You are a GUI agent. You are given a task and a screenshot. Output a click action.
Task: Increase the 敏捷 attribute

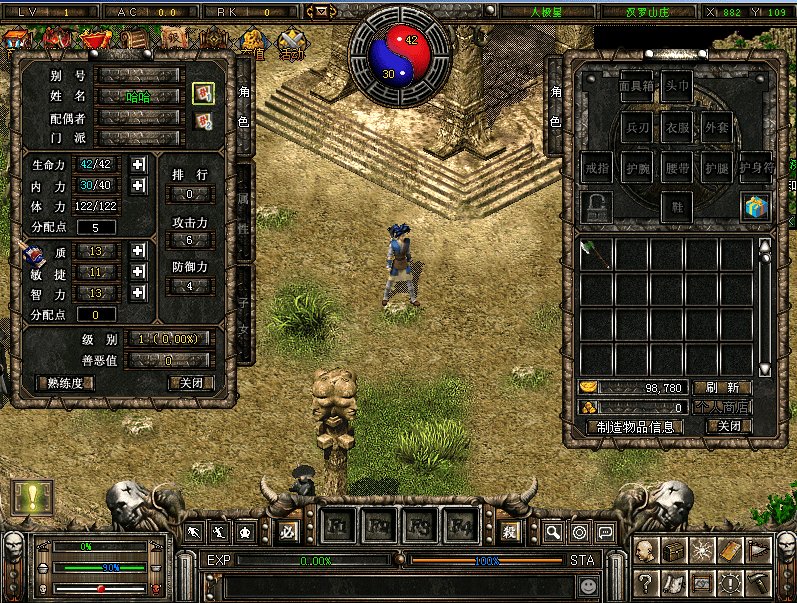[x=139, y=272]
